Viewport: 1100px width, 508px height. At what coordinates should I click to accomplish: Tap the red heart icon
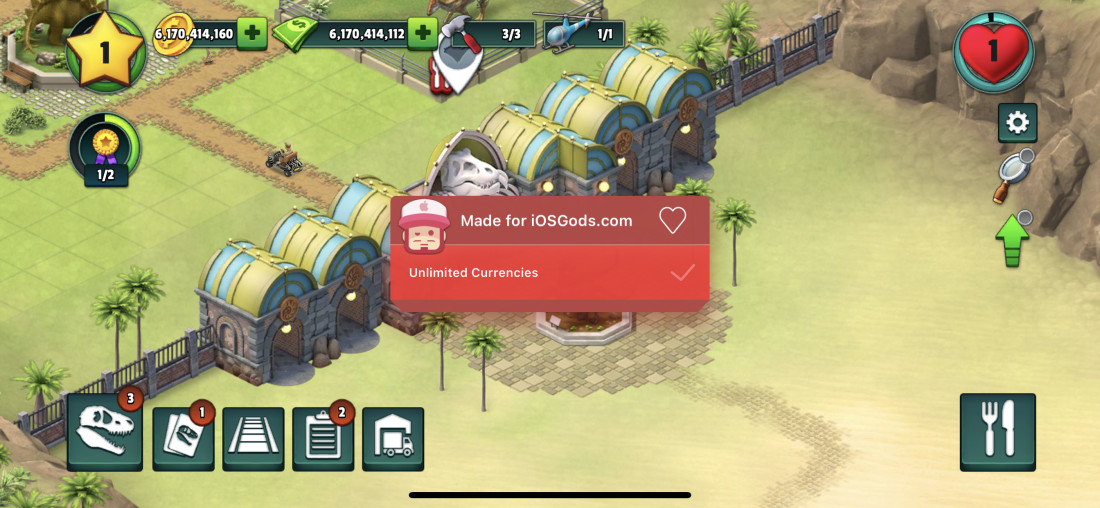point(992,50)
